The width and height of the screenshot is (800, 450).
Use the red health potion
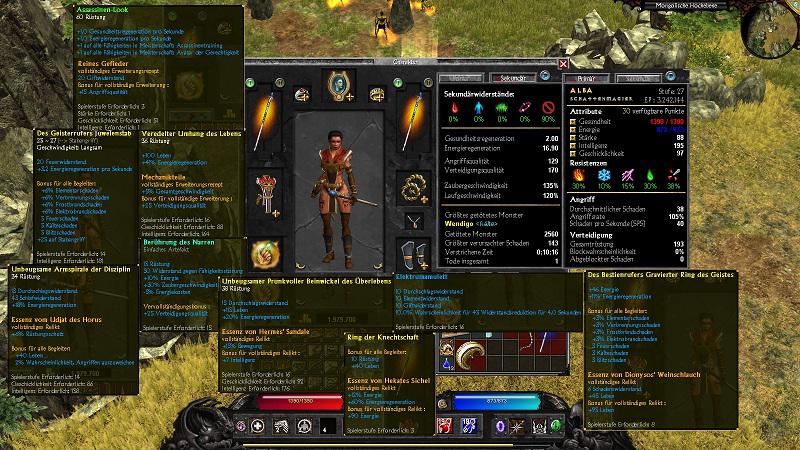click(442, 425)
